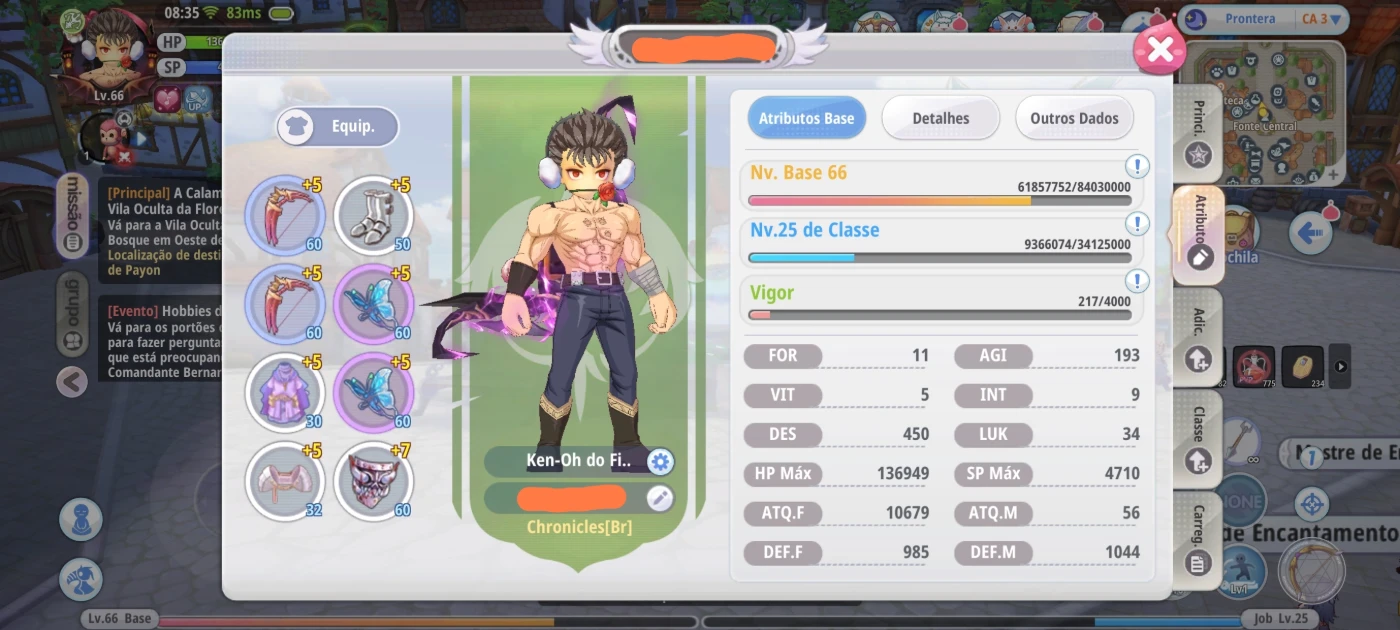The image size is (1400, 630).
Task: Show info for Nv. Base 66
Action: [x=1137, y=166]
